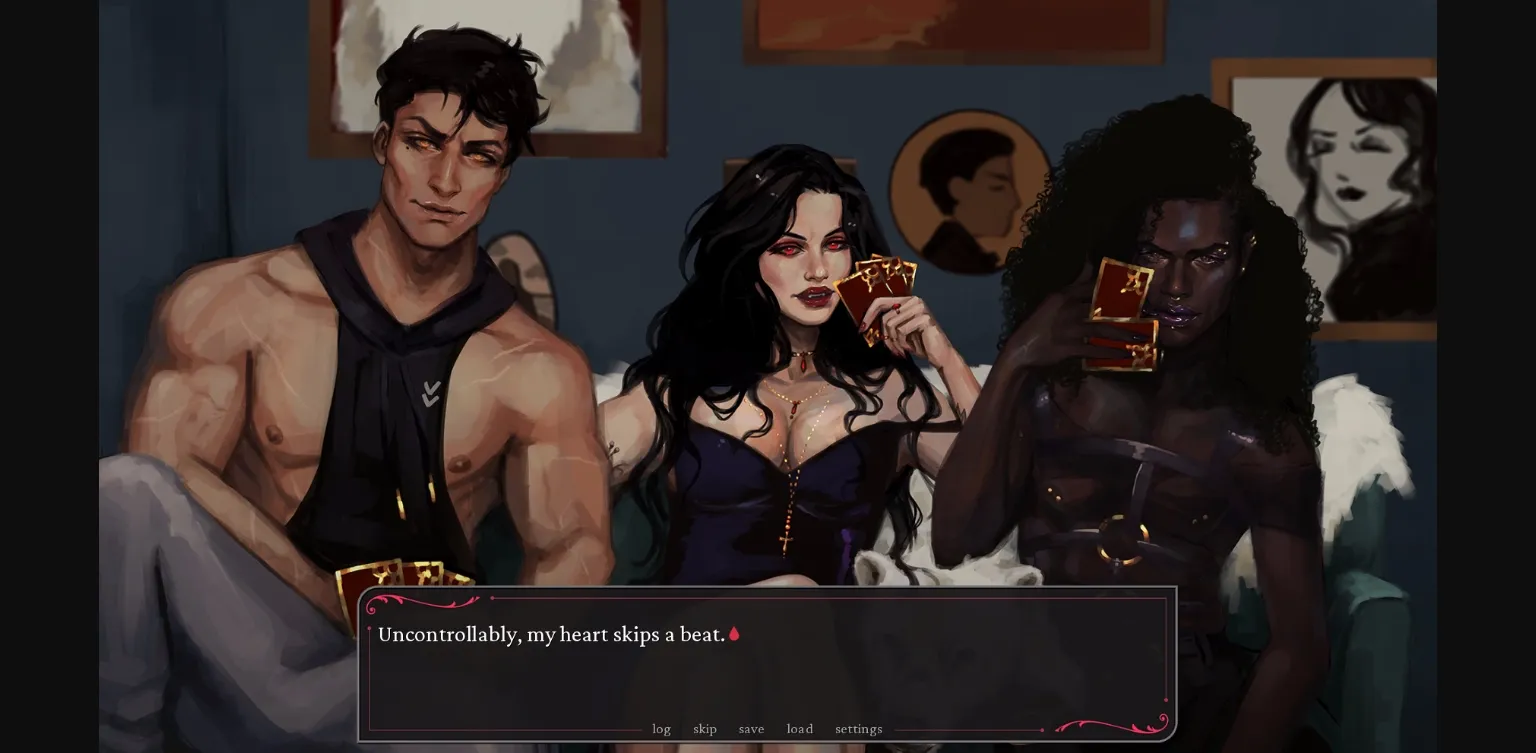Open the settings menu

[858, 729]
